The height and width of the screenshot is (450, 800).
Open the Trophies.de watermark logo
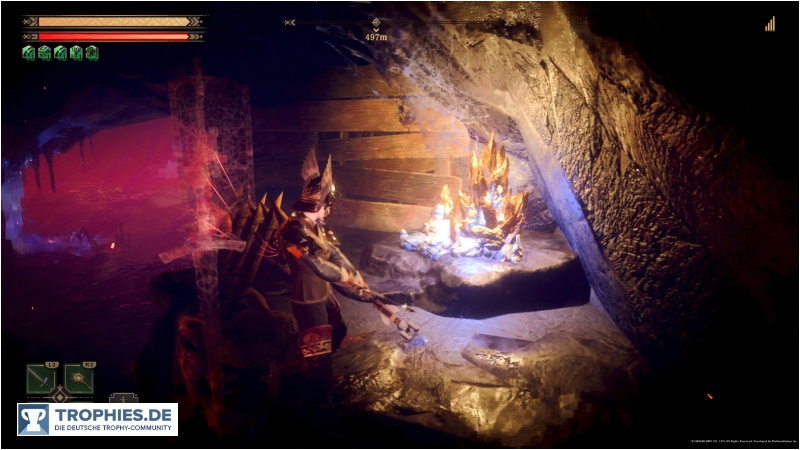[97, 419]
